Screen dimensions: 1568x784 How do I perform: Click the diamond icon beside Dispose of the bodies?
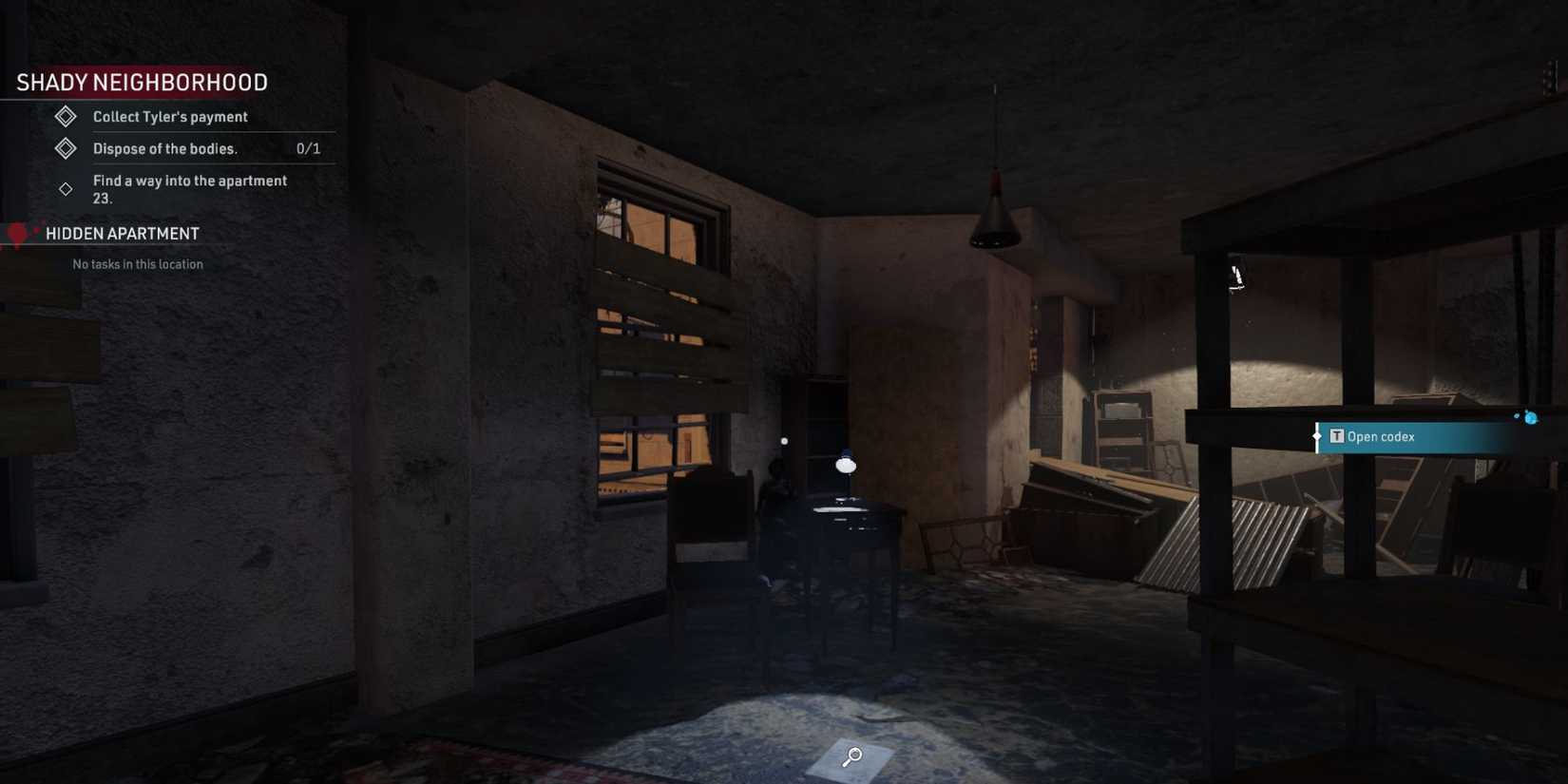click(x=65, y=147)
